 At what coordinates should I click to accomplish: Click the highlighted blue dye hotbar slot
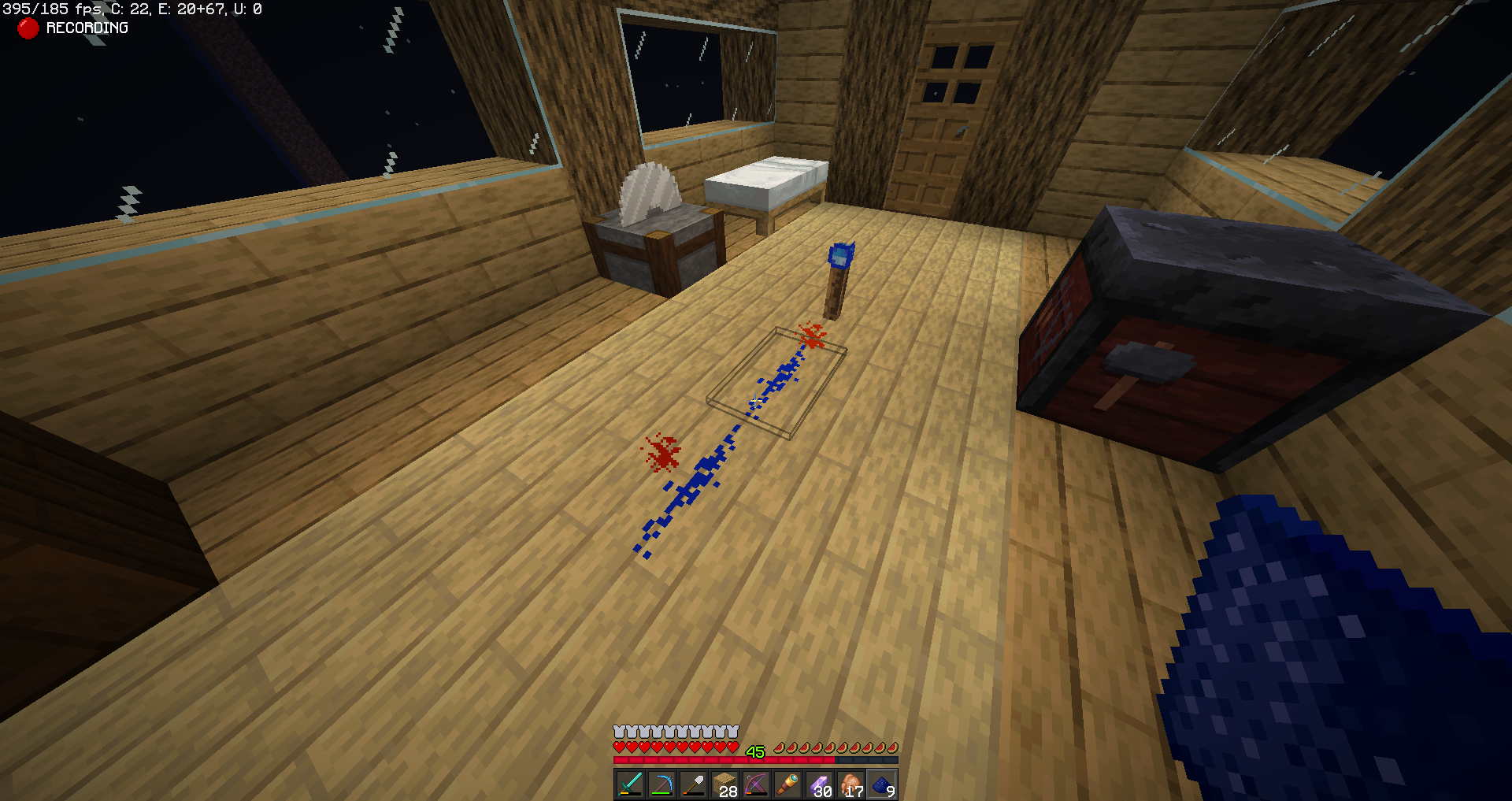(883, 787)
